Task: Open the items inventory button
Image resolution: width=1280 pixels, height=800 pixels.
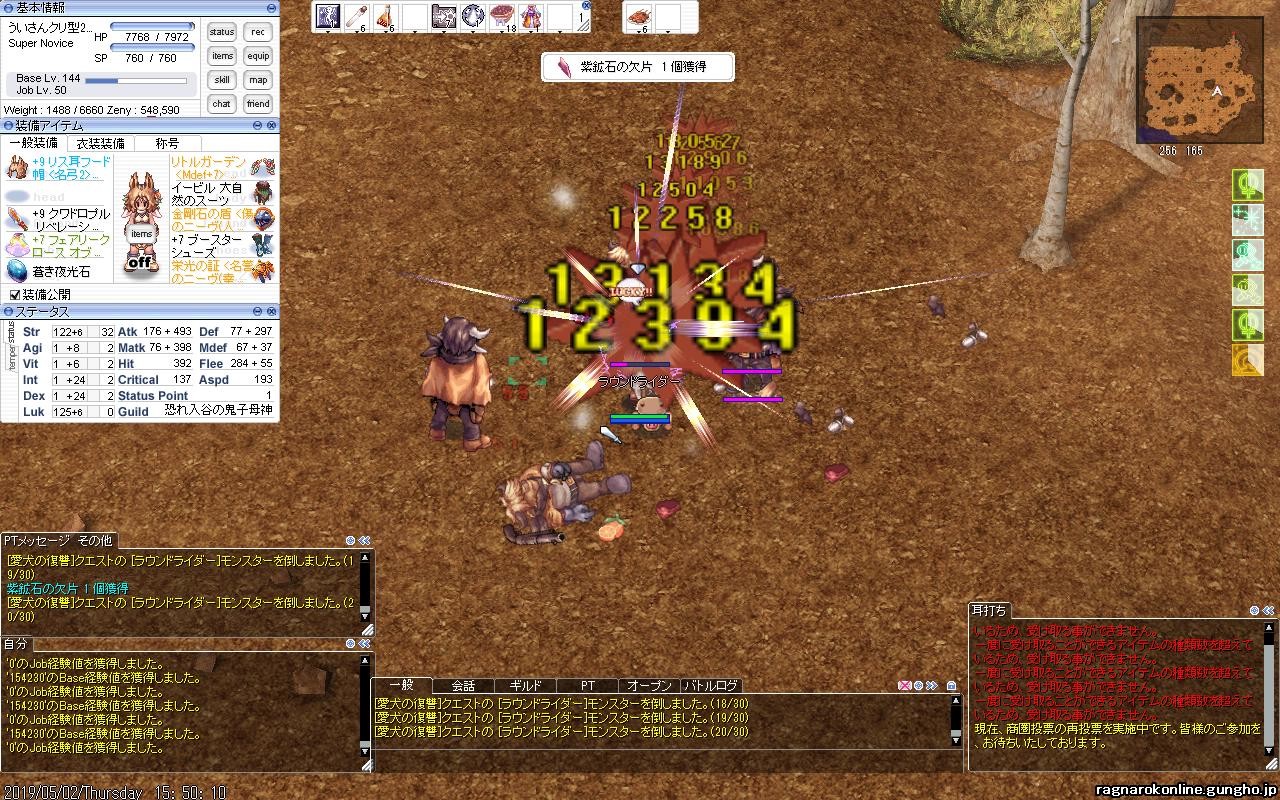Action: pos(222,56)
